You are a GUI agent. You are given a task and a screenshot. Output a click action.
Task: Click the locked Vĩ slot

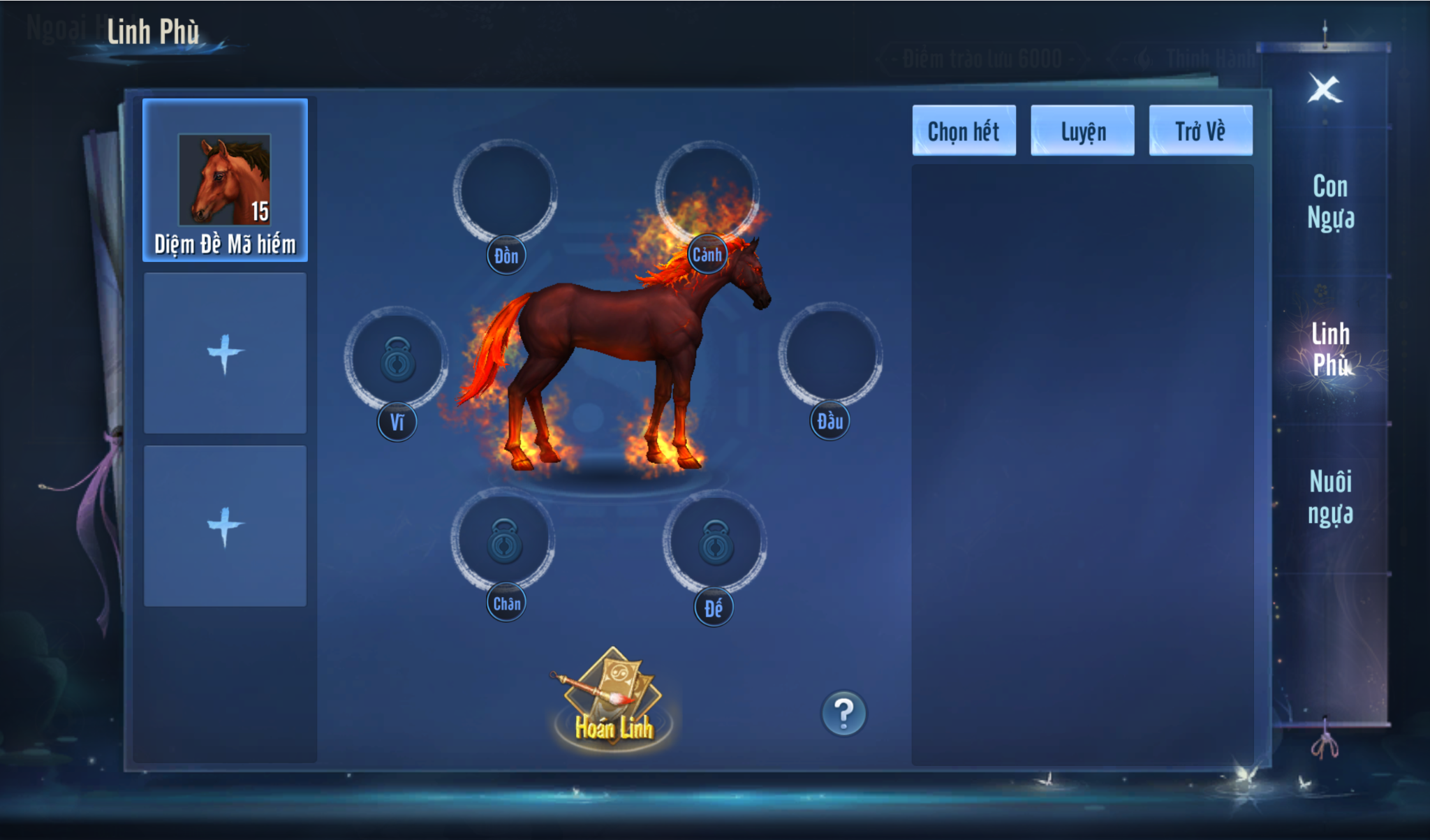click(397, 358)
